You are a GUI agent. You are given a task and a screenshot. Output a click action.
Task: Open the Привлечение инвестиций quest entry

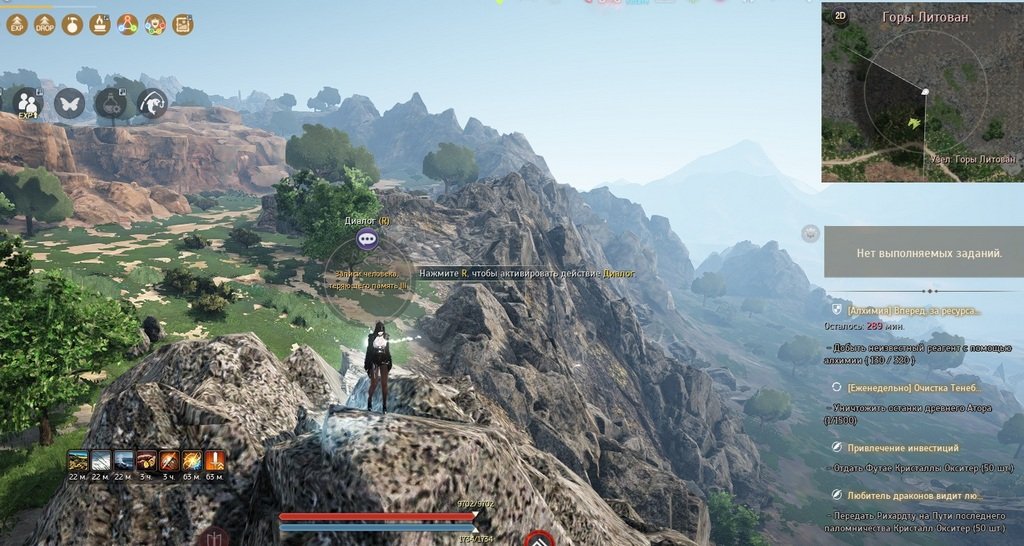903,448
